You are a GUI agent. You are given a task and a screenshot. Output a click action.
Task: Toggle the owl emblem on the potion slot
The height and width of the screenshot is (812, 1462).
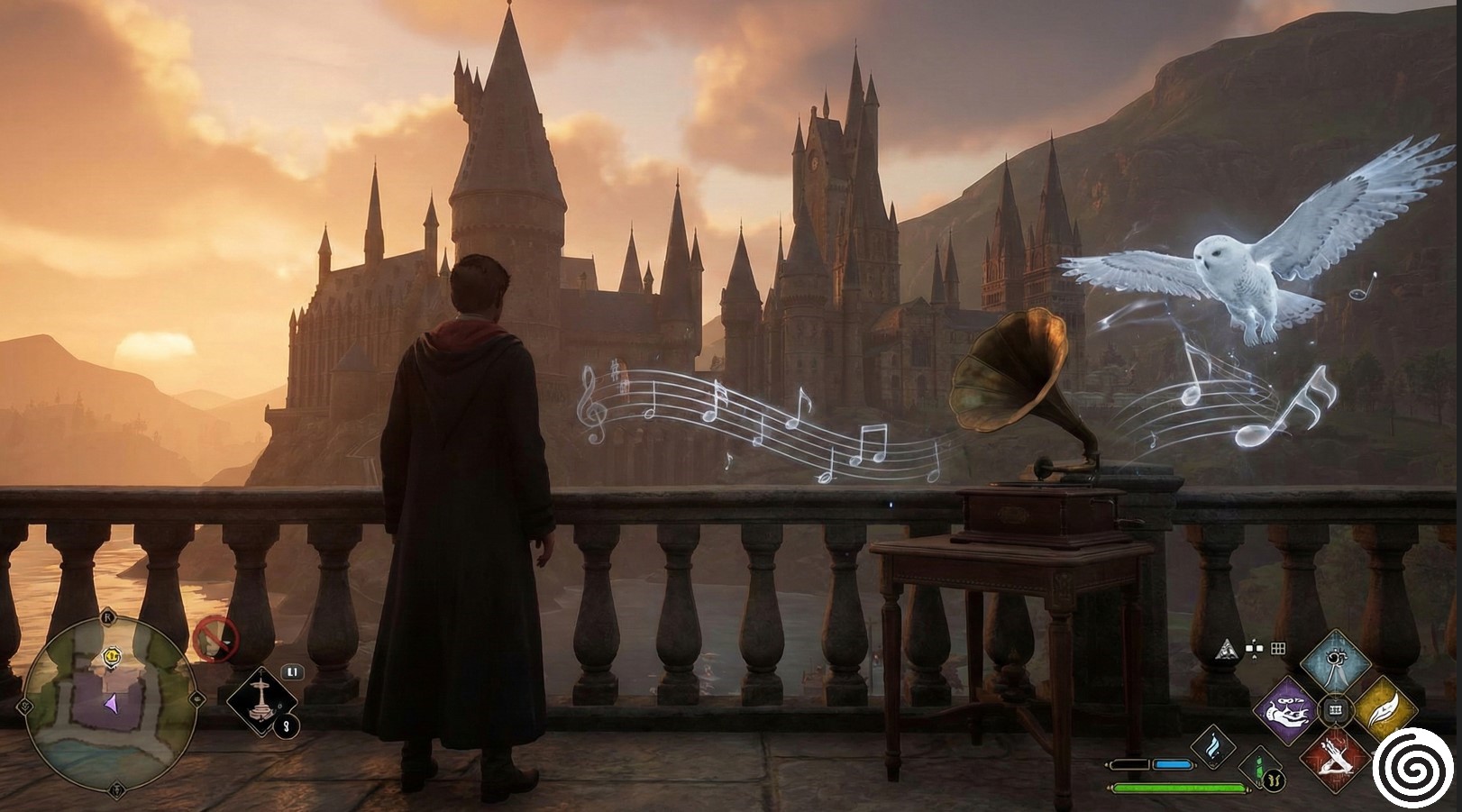point(1274,780)
